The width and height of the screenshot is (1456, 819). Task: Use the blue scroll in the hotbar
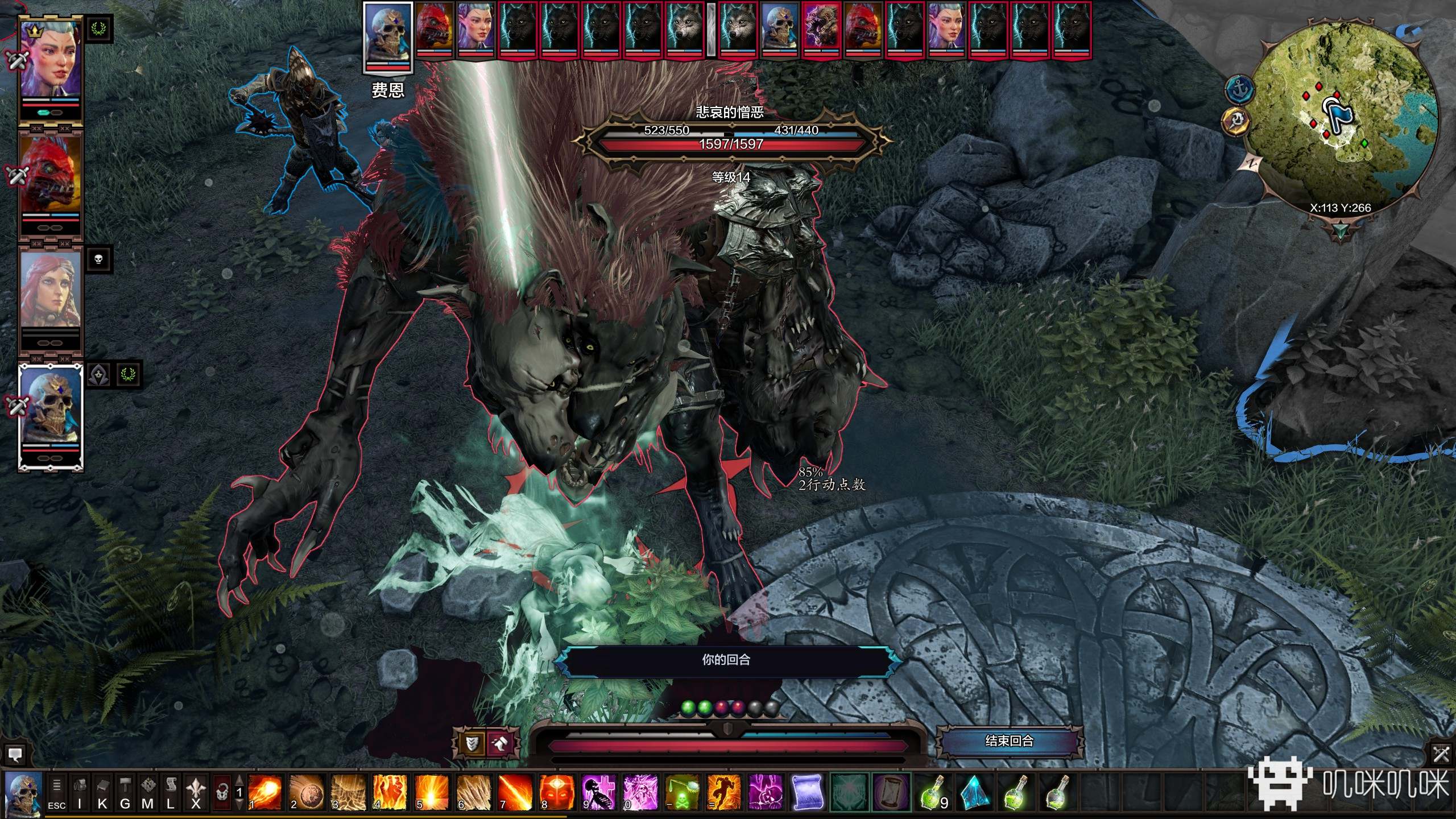[808, 792]
